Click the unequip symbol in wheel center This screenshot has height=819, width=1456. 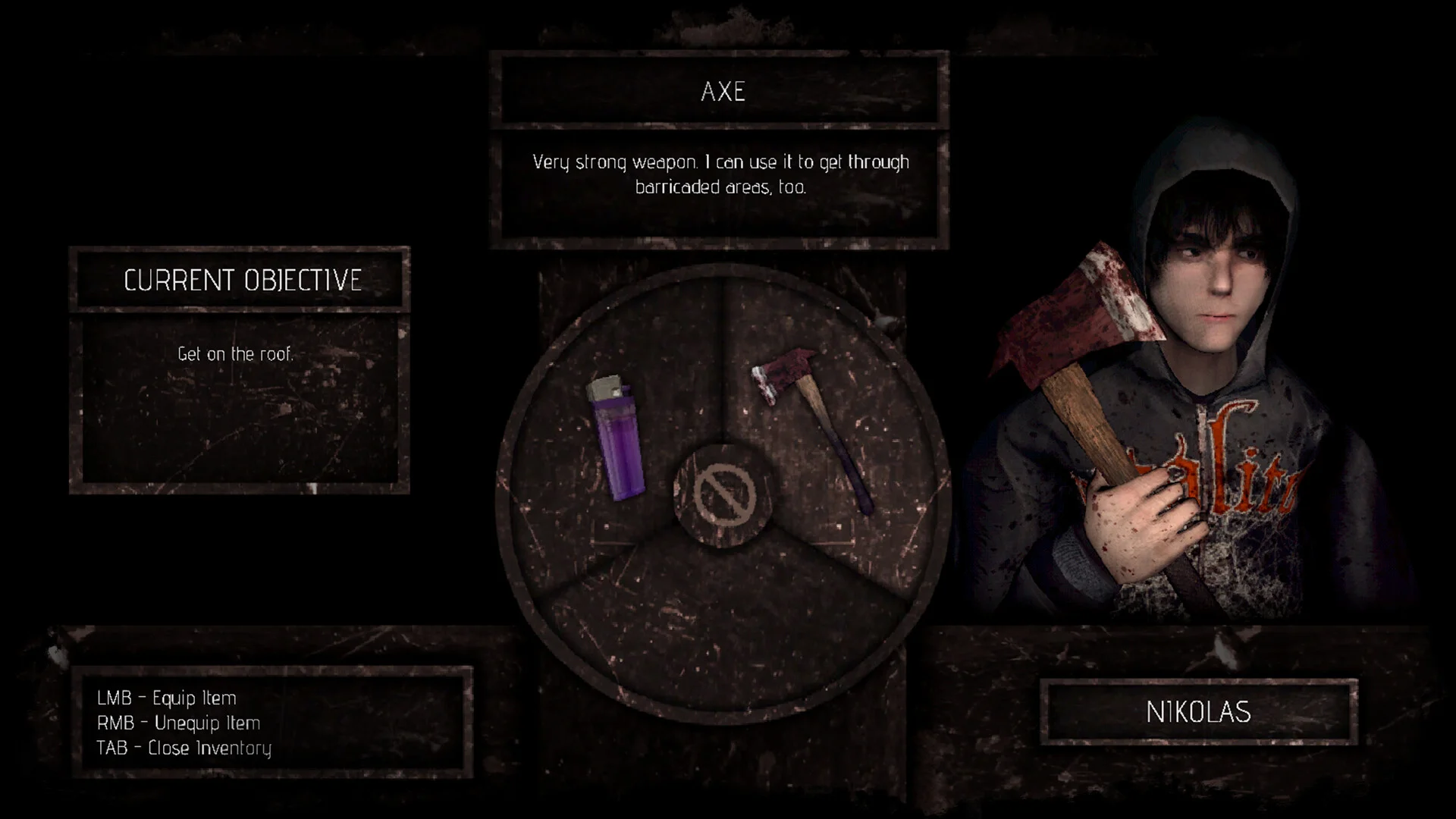(x=725, y=495)
